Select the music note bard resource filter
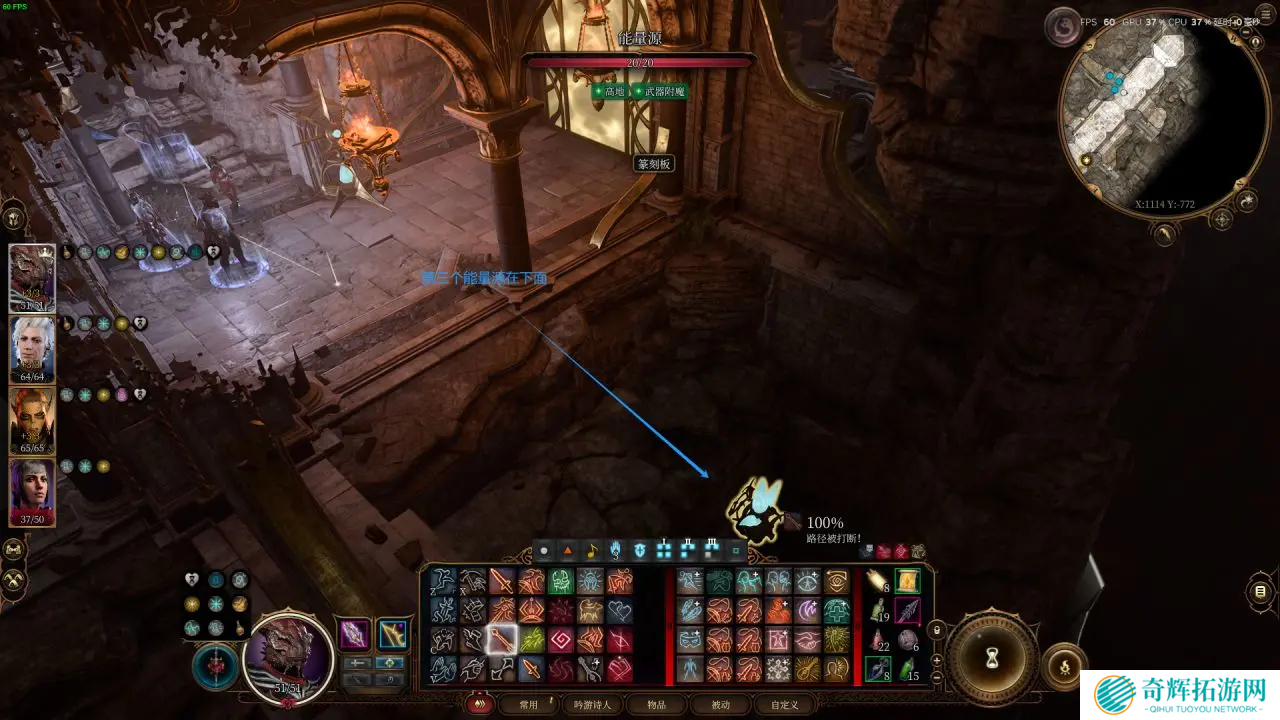 591,550
